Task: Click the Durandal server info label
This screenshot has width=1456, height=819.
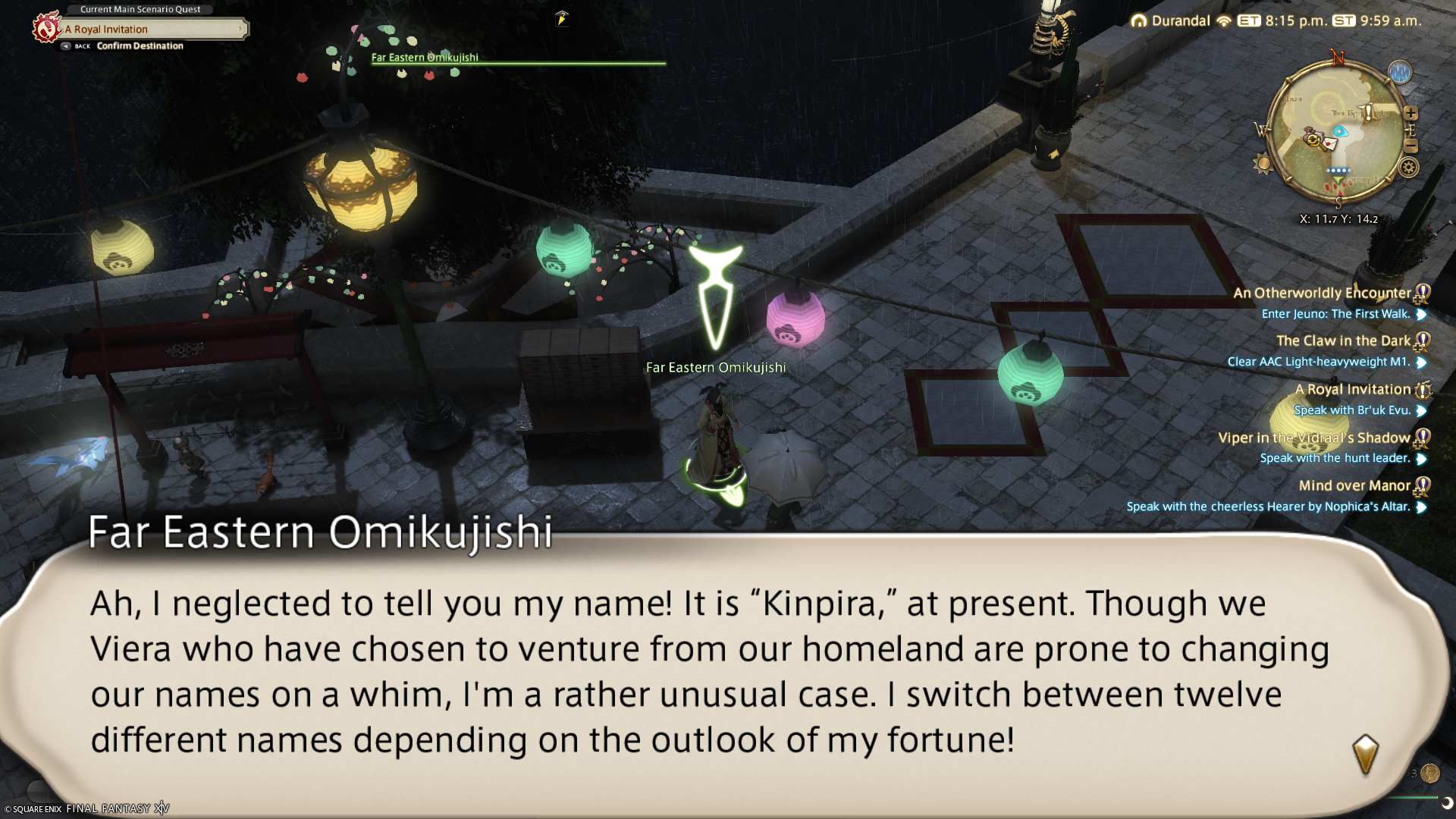Action: coord(1180,21)
